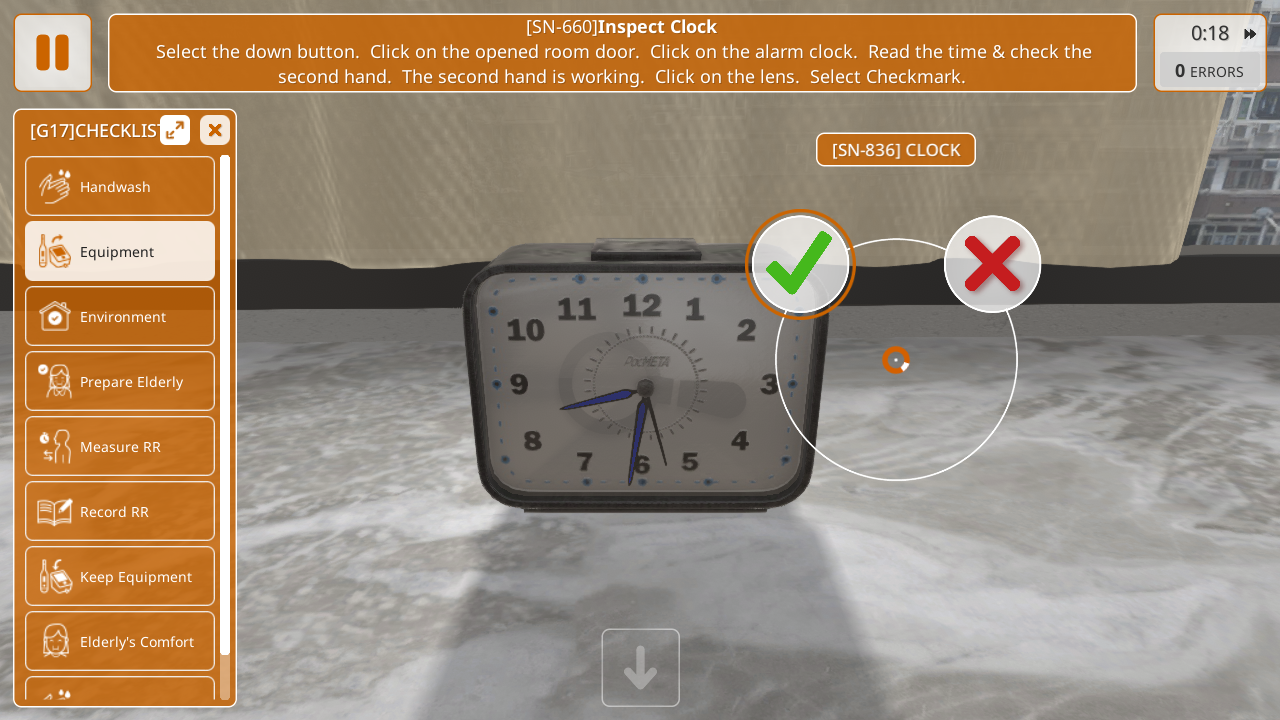Open the Elderly's Comfort step

[120, 641]
